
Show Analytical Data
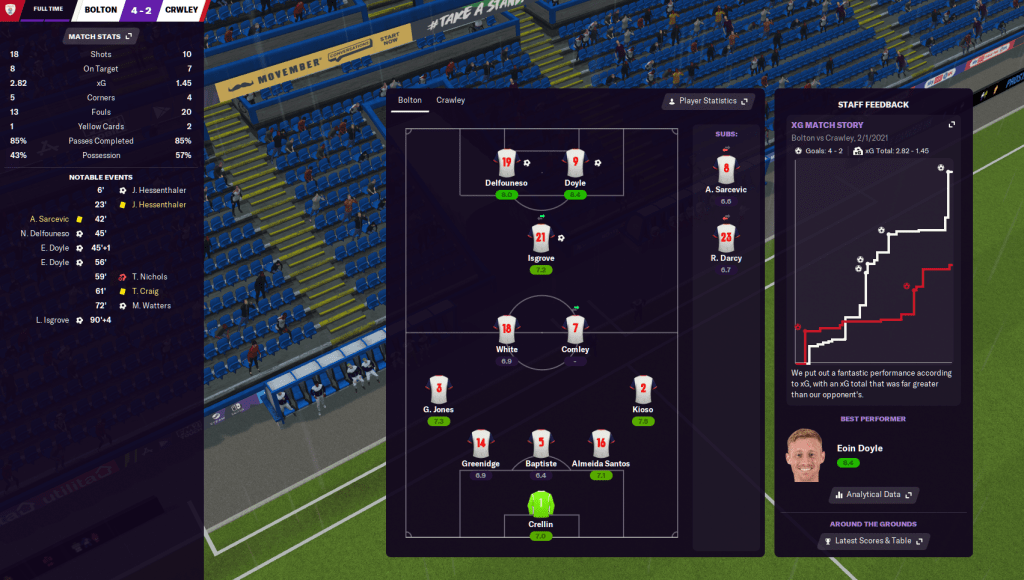pos(874,494)
